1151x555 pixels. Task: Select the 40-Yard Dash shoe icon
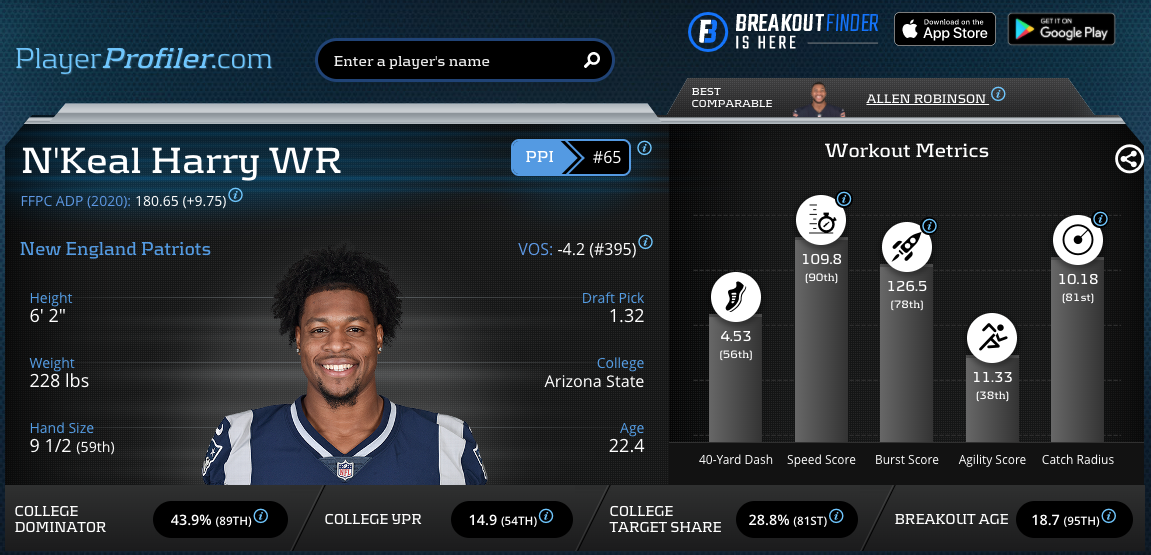[736, 297]
